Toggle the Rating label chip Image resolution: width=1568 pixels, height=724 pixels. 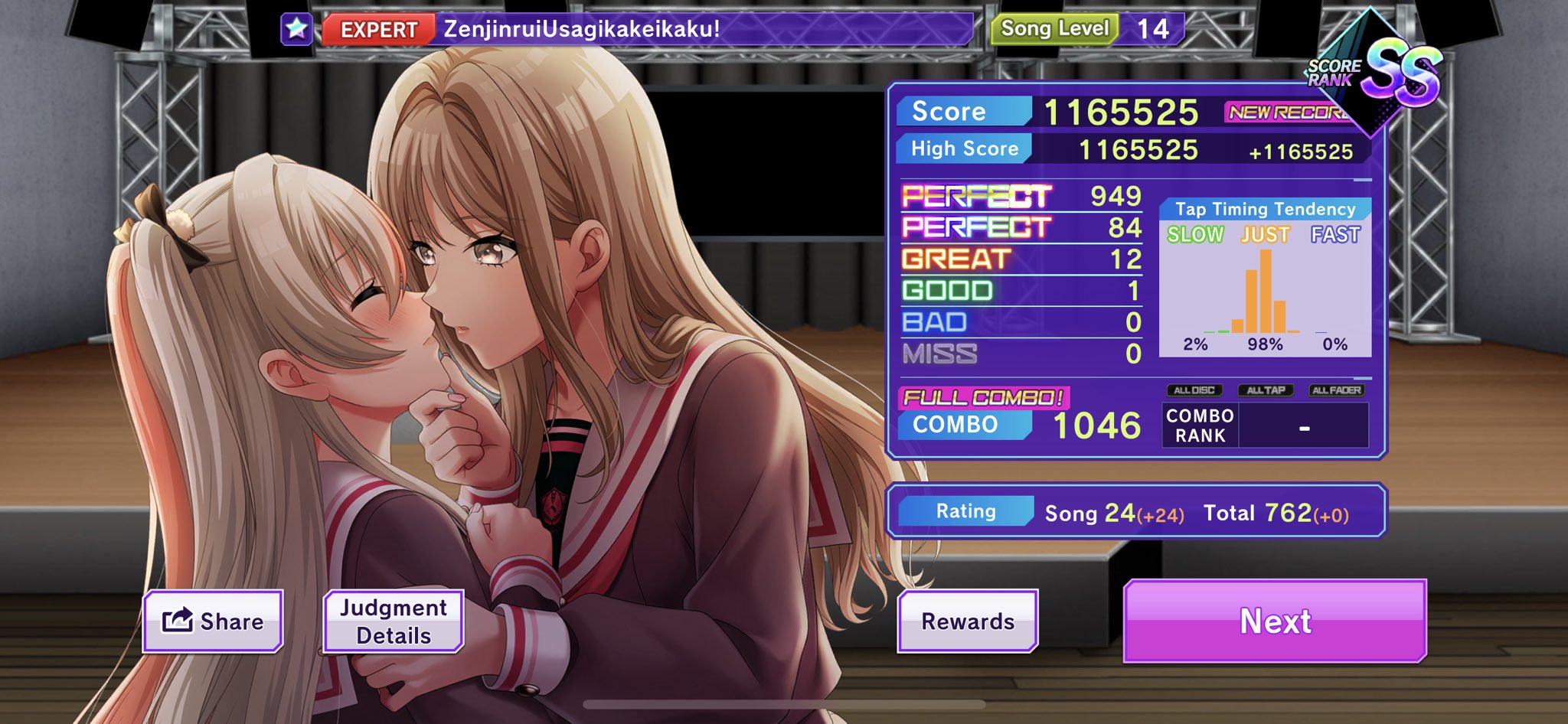tap(965, 510)
